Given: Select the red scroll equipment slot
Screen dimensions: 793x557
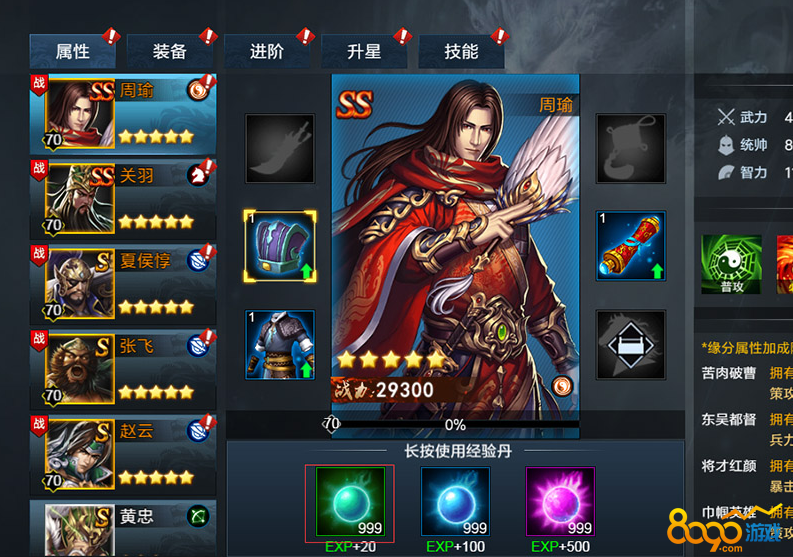Looking at the screenshot, I should [x=630, y=245].
